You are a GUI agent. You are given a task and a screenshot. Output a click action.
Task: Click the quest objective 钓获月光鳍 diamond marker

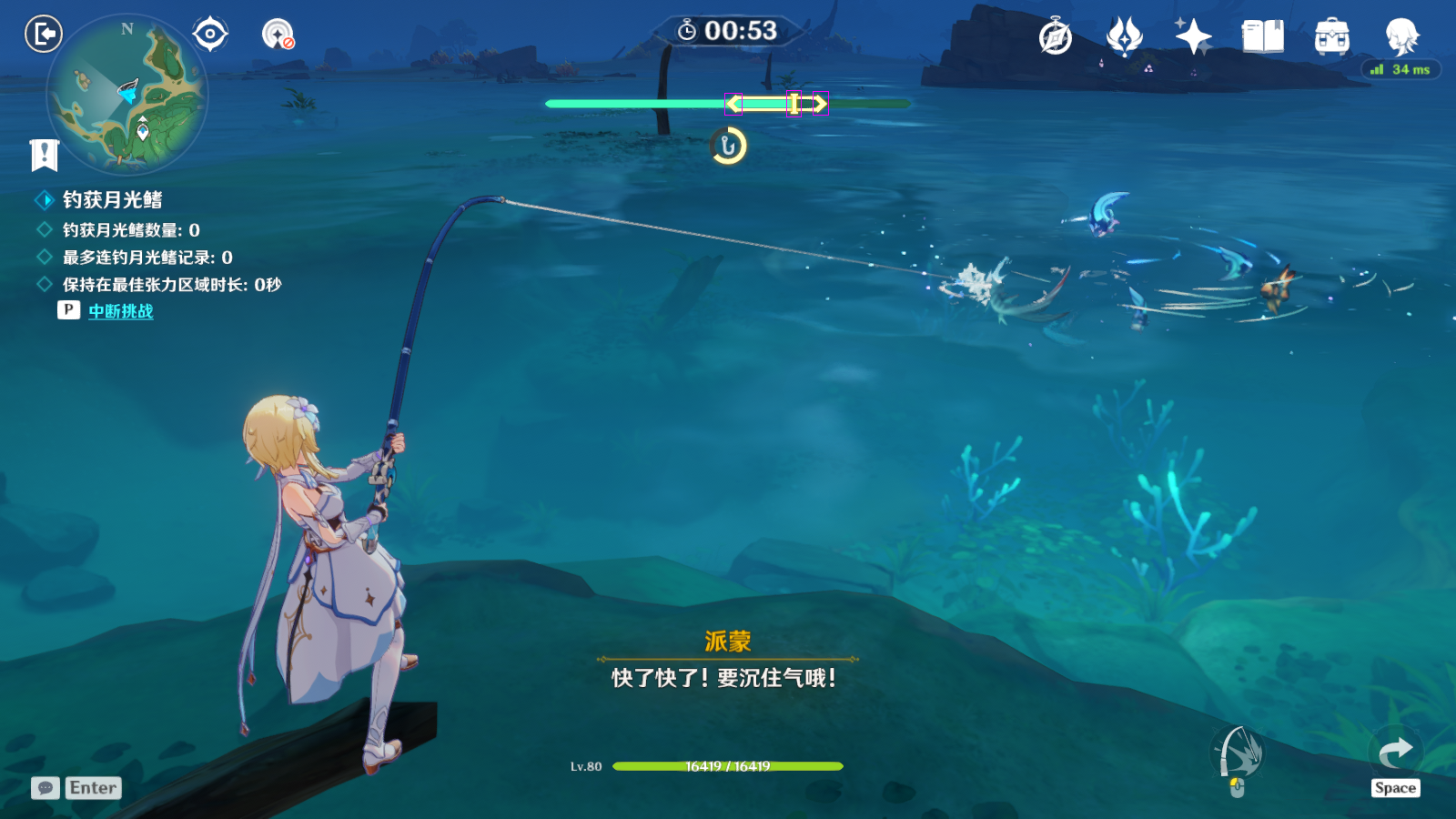42,198
